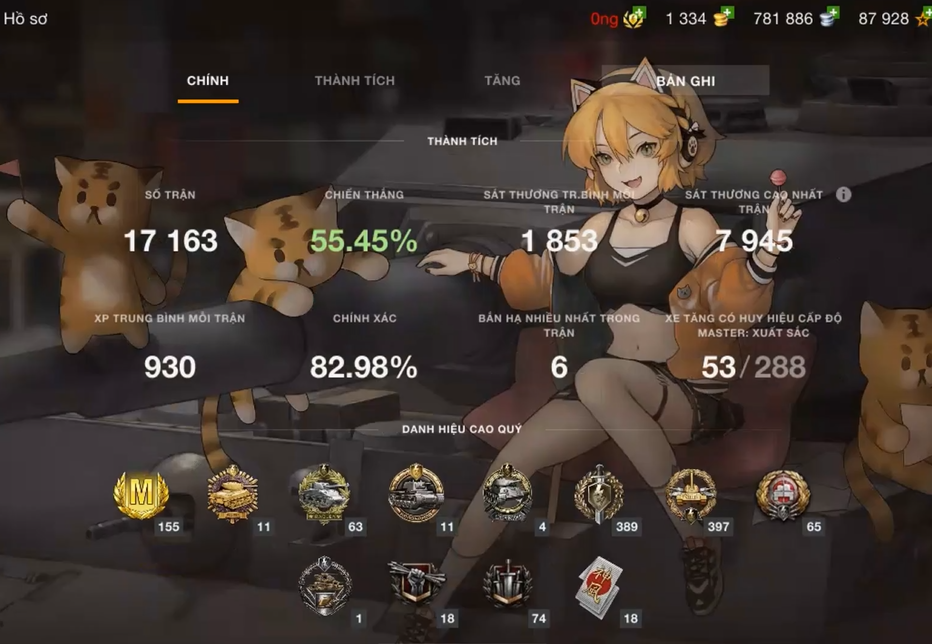
Task: Select the sword shield medal with count 74
Action: click(506, 584)
